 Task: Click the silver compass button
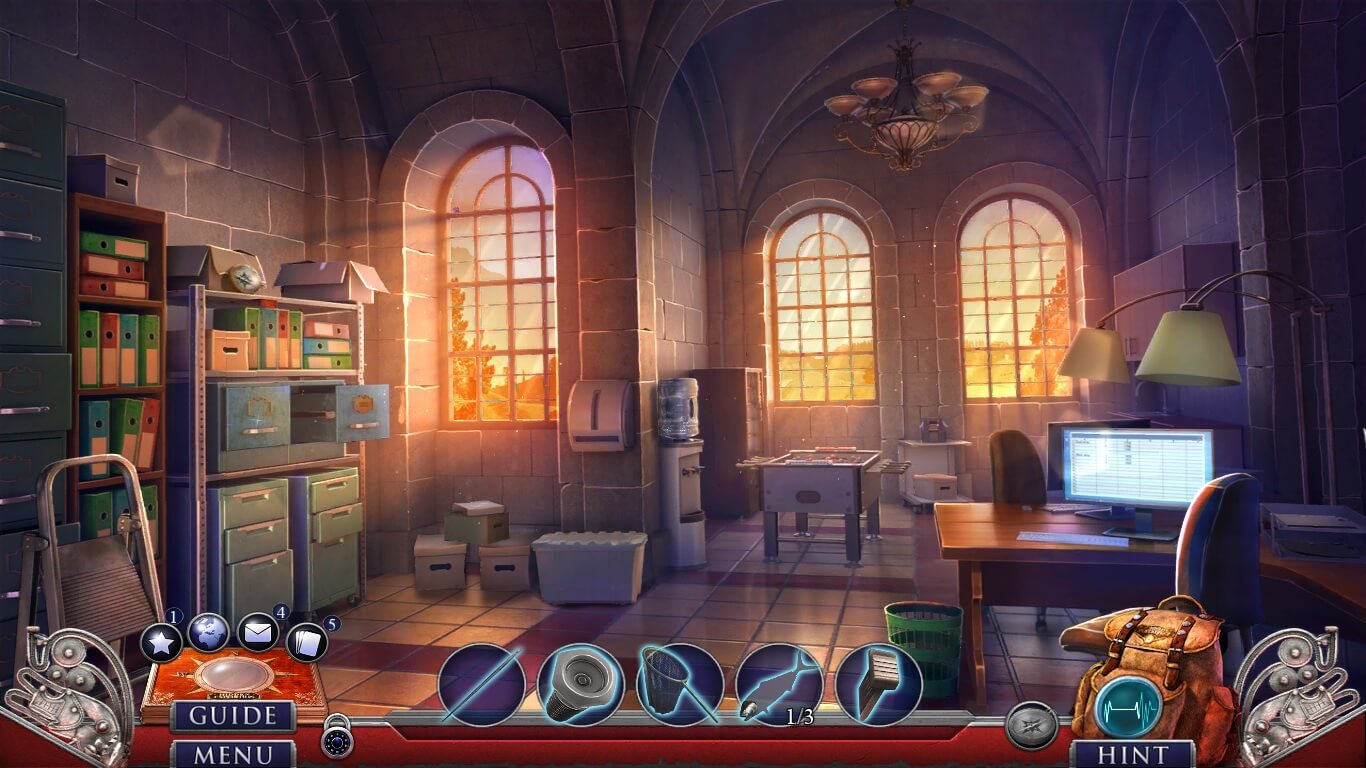point(1030,726)
